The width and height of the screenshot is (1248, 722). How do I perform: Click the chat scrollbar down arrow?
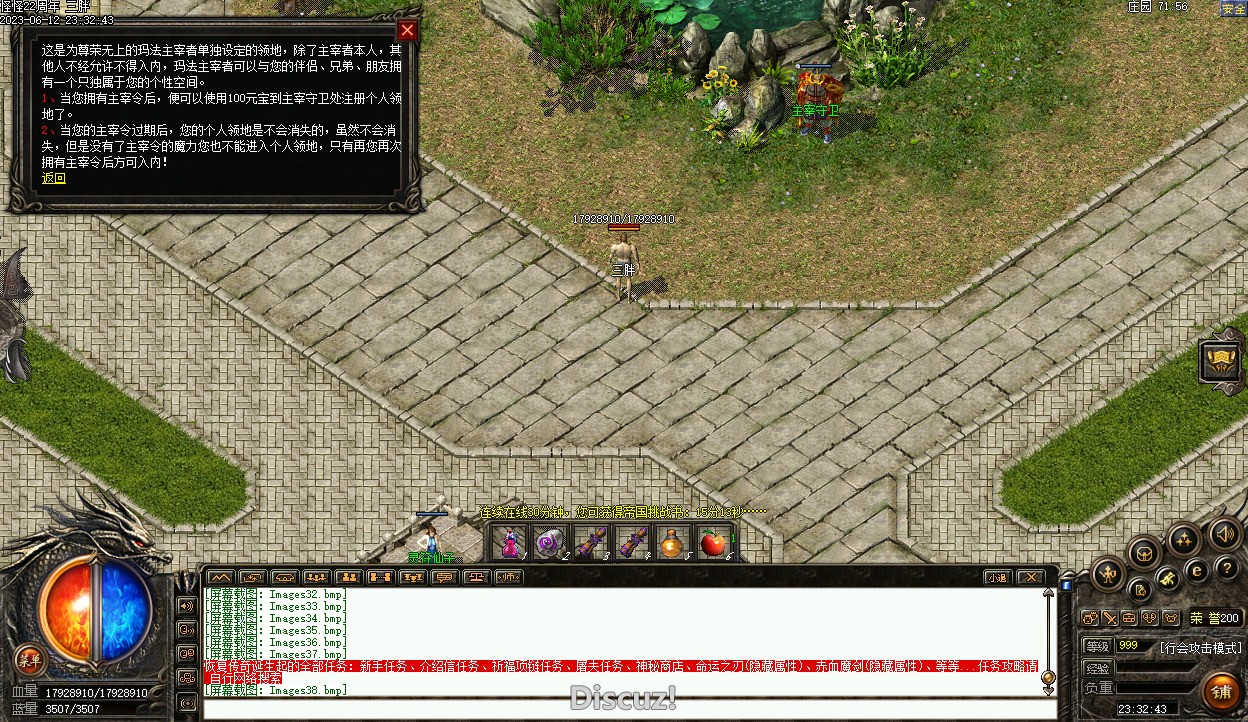(x=1048, y=689)
